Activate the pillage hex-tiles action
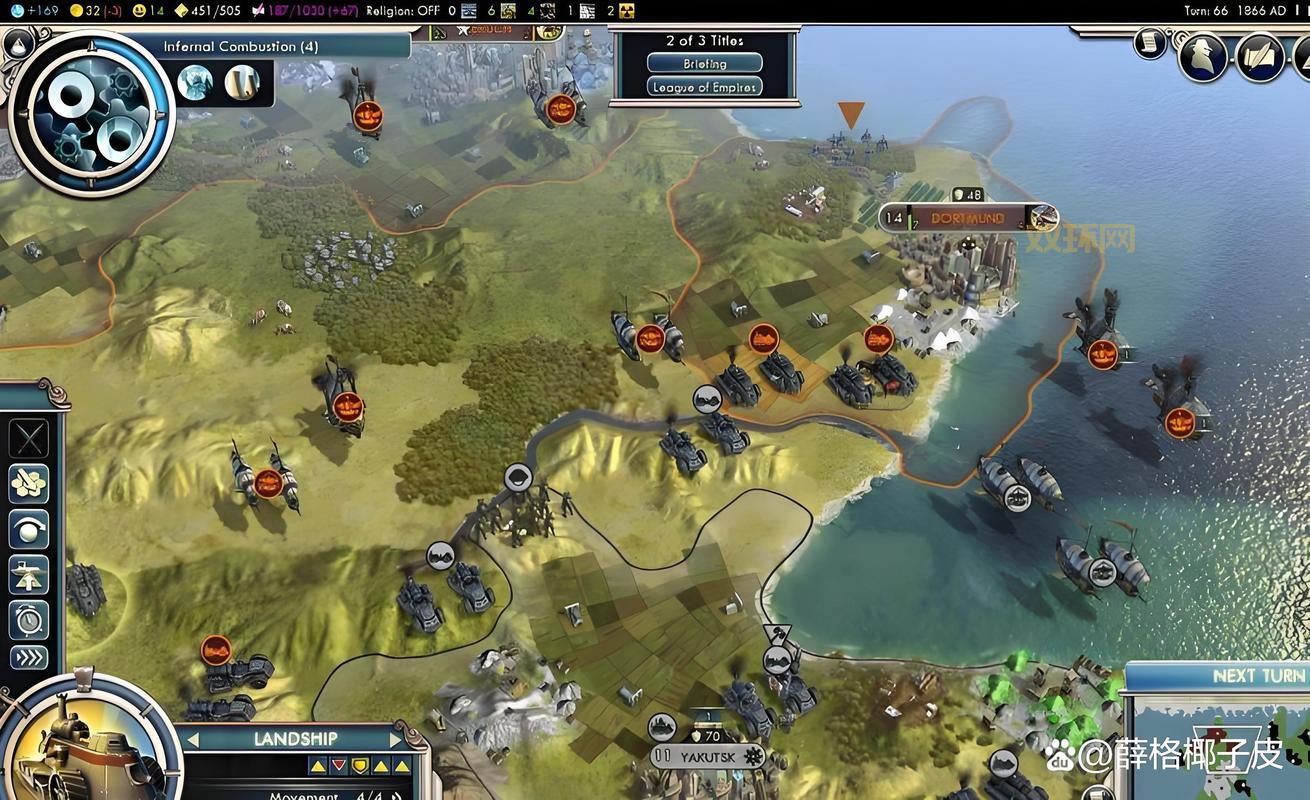1310x800 pixels. tap(29, 484)
